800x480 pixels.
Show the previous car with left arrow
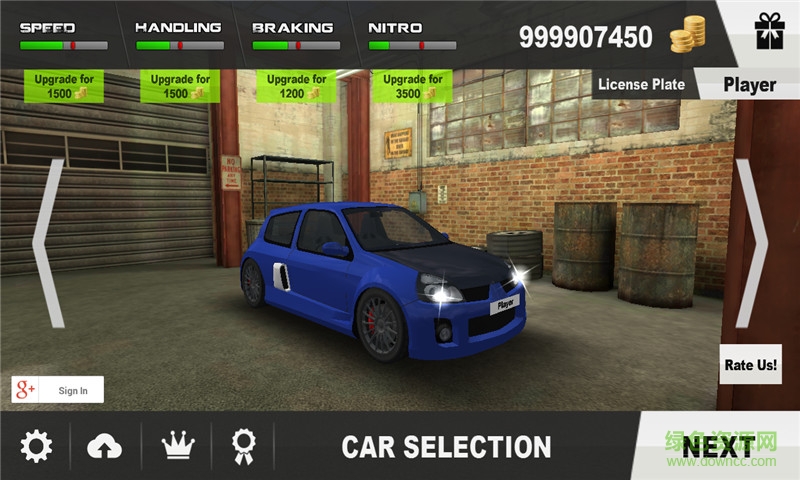click(x=49, y=243)
